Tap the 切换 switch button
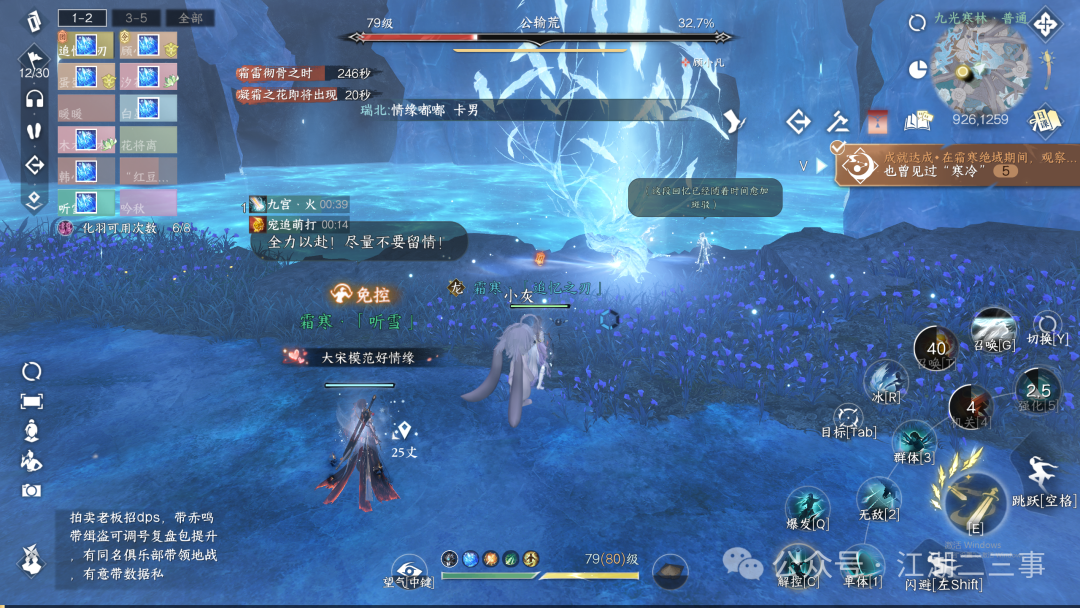This screenshot has width=1080, height=608. click(x=1047, y=327)
